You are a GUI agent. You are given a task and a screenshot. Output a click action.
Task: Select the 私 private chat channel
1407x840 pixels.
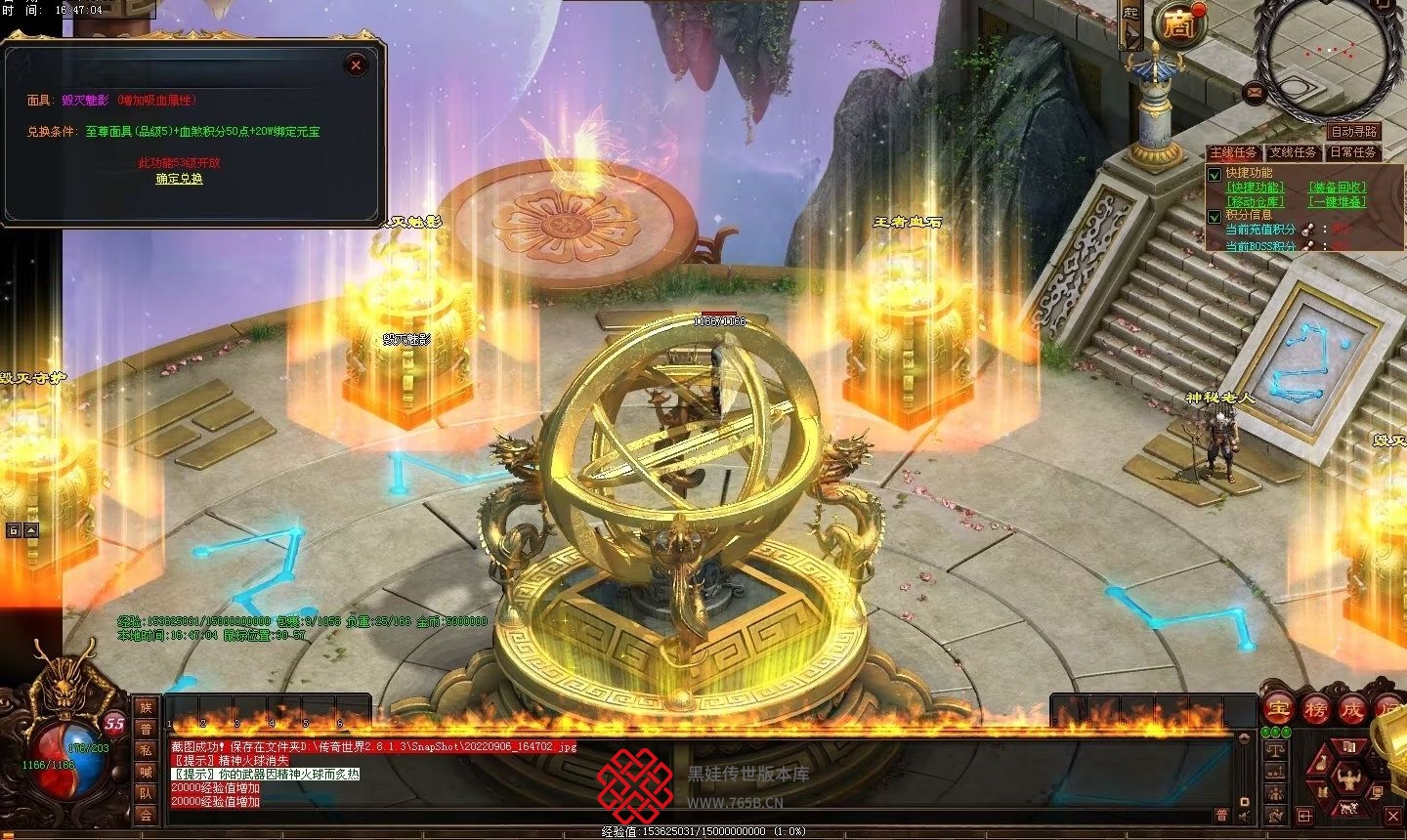coord(146,750)
